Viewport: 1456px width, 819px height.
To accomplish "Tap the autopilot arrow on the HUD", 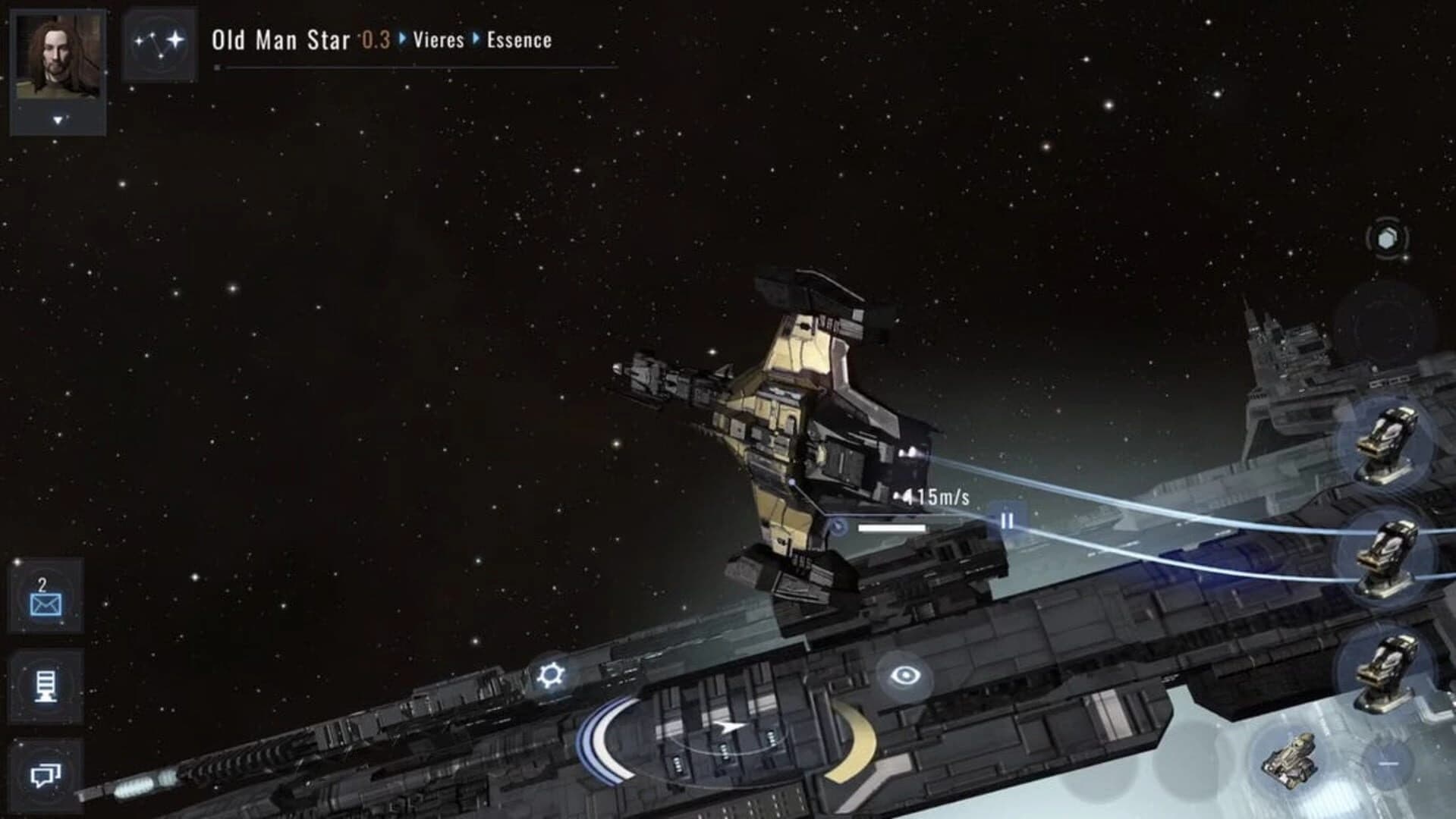I will (728, 726).
